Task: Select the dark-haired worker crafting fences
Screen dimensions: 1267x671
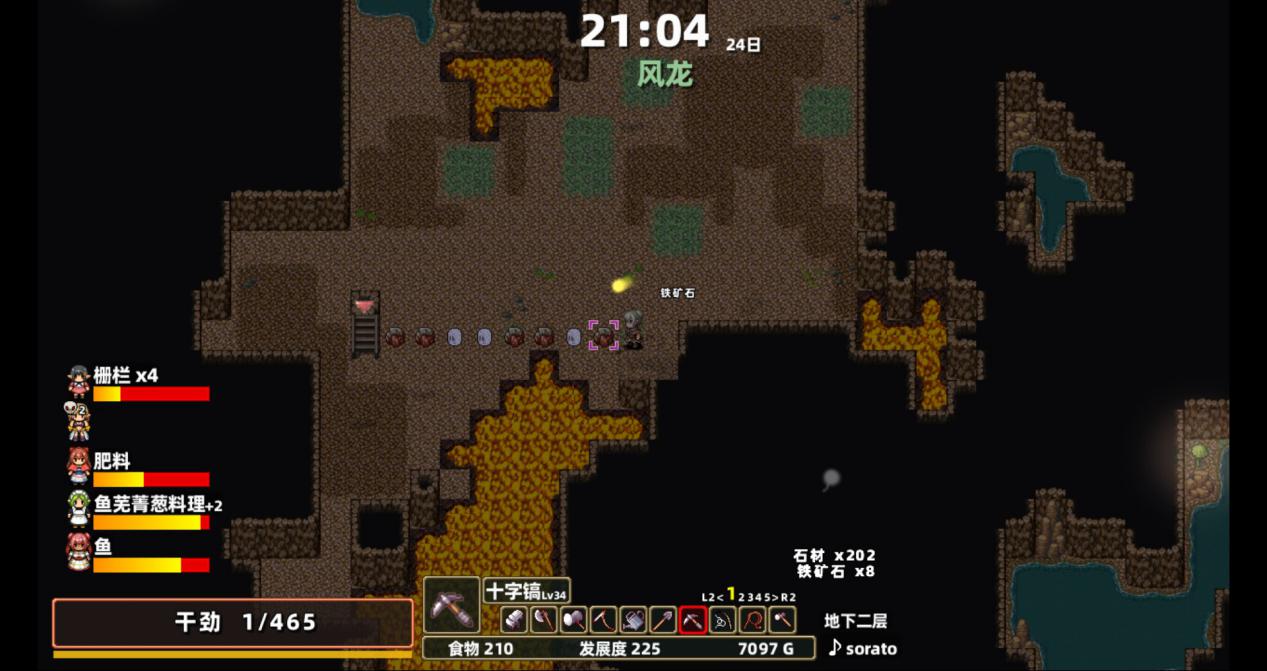Action: [x=79, y=382]
